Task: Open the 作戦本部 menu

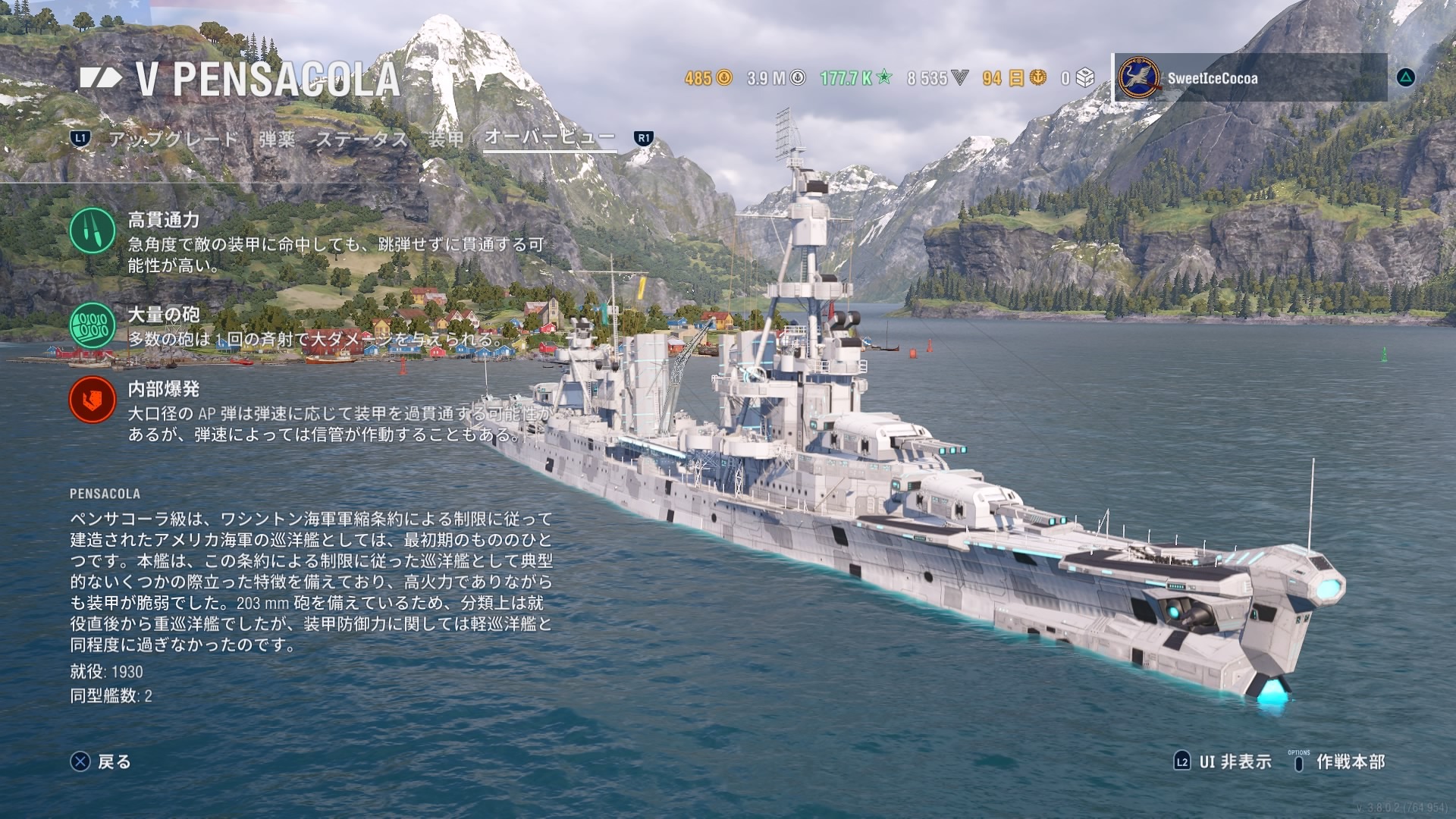Action: 1338,761
